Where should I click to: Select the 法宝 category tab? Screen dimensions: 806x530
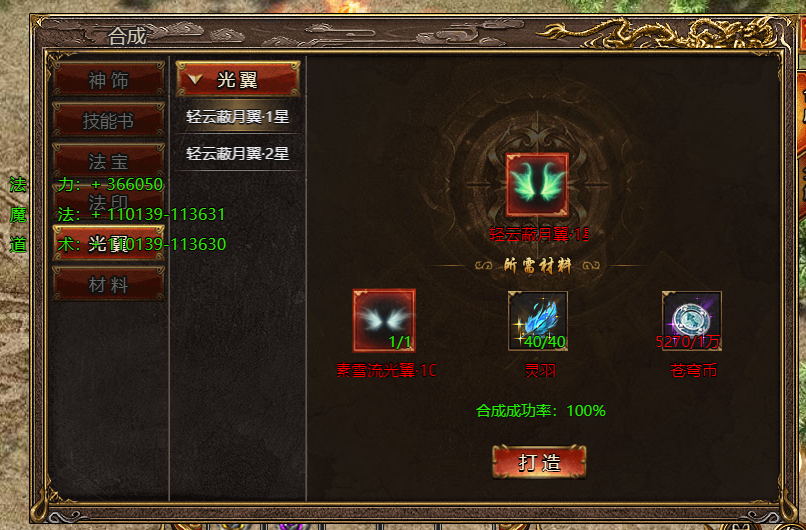(108, 161)
